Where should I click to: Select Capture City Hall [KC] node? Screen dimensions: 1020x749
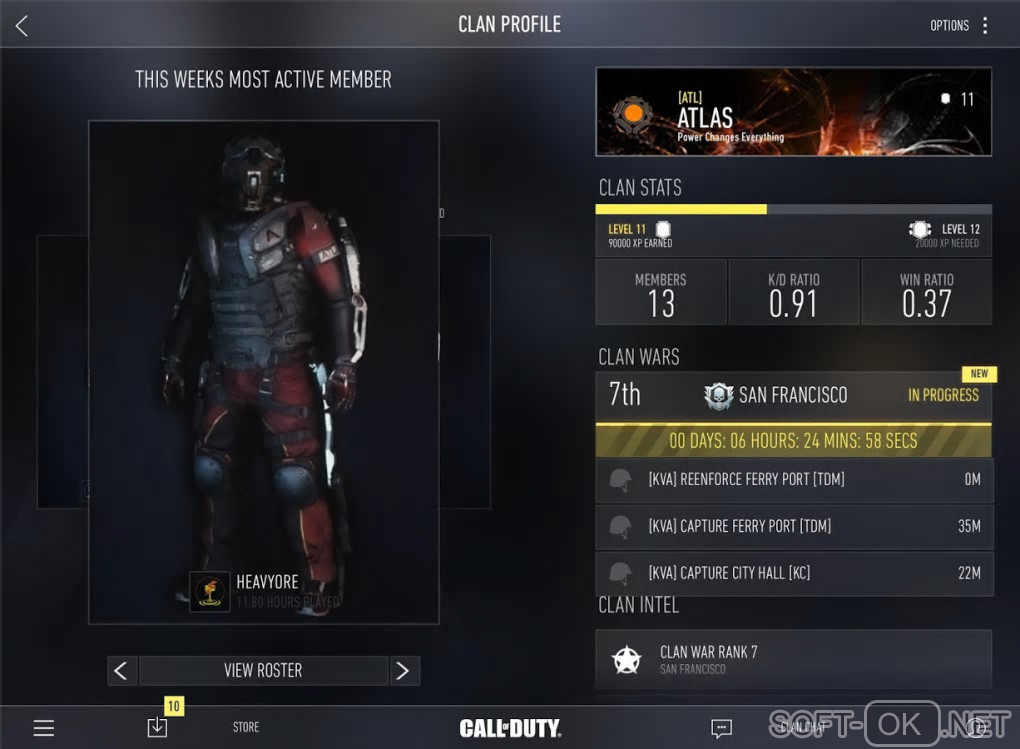point(793,573)
